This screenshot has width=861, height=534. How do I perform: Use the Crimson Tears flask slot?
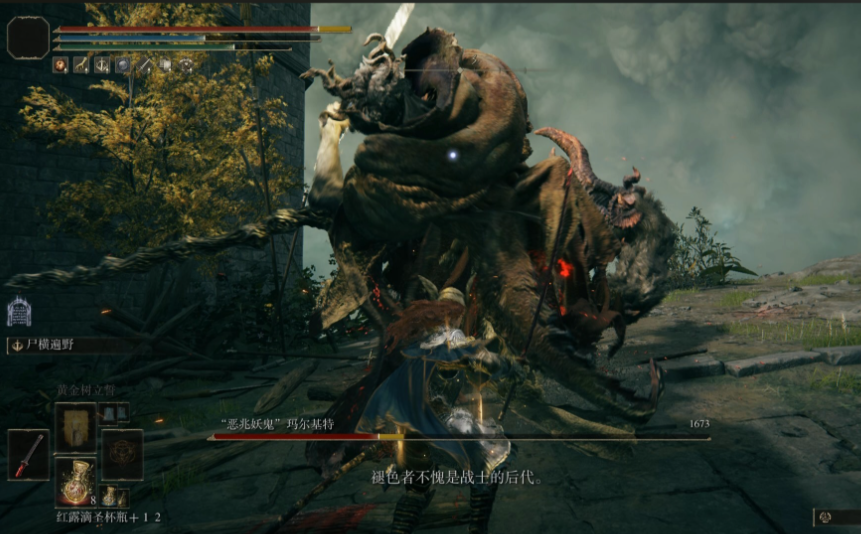click(x=75, y=481)
